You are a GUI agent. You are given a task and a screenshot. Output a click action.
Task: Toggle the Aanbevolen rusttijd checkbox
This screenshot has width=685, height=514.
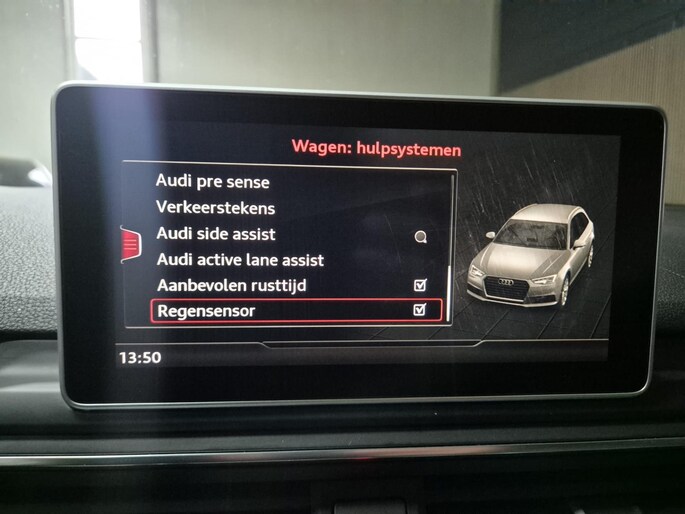pos(420,286)
